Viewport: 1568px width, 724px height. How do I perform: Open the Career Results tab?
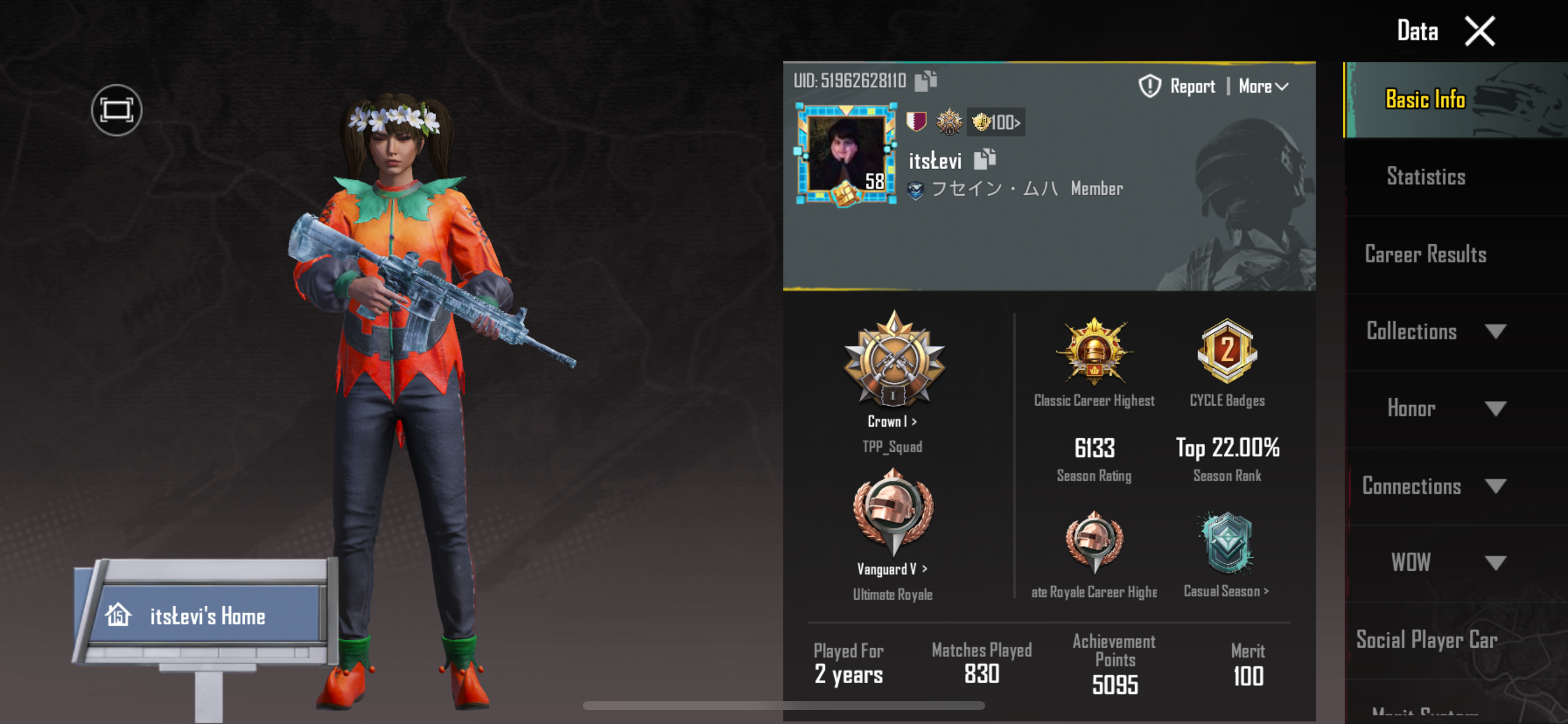(1426, 254)
